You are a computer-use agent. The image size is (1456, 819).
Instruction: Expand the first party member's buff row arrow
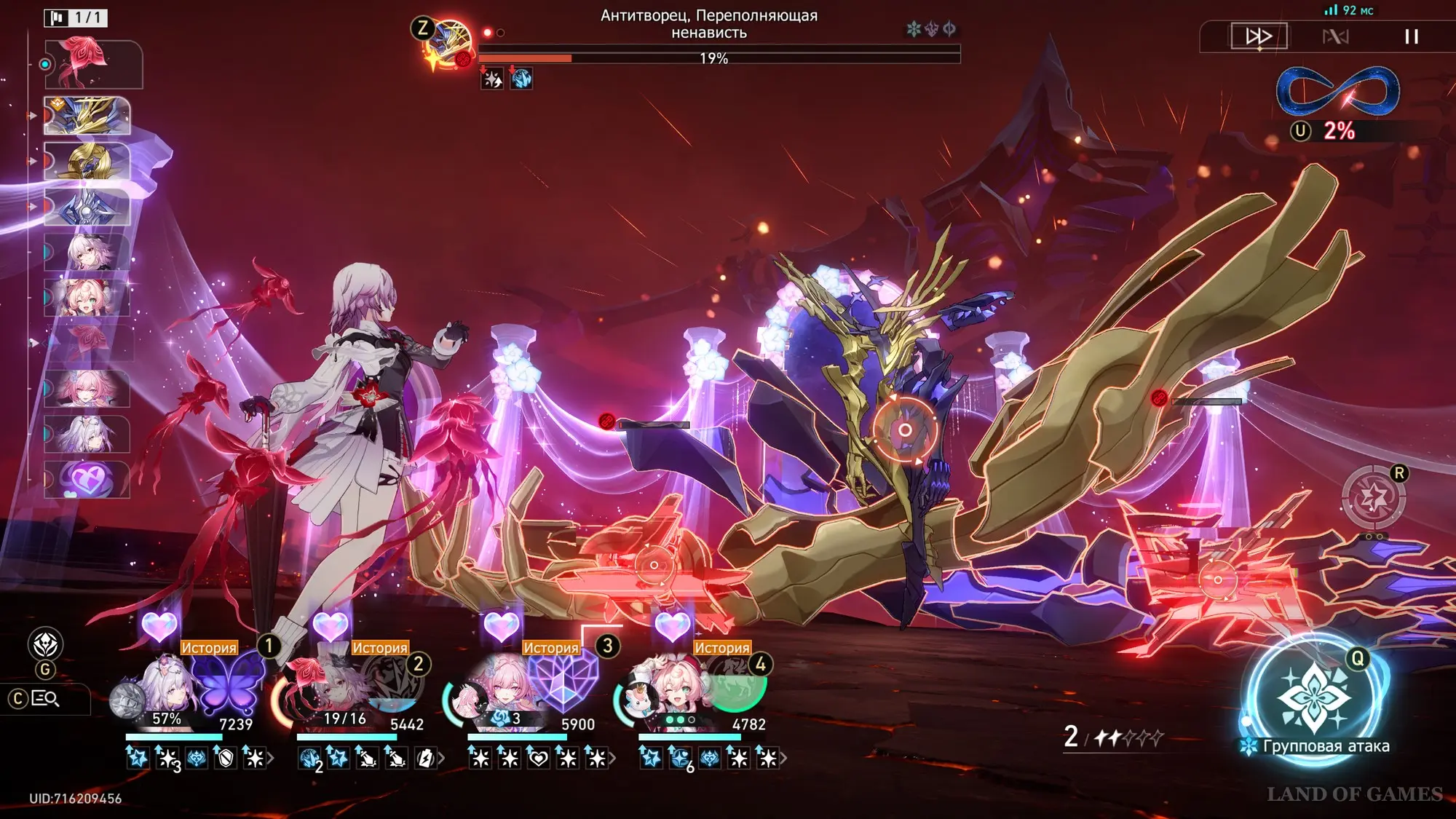[x=271, y=759]
